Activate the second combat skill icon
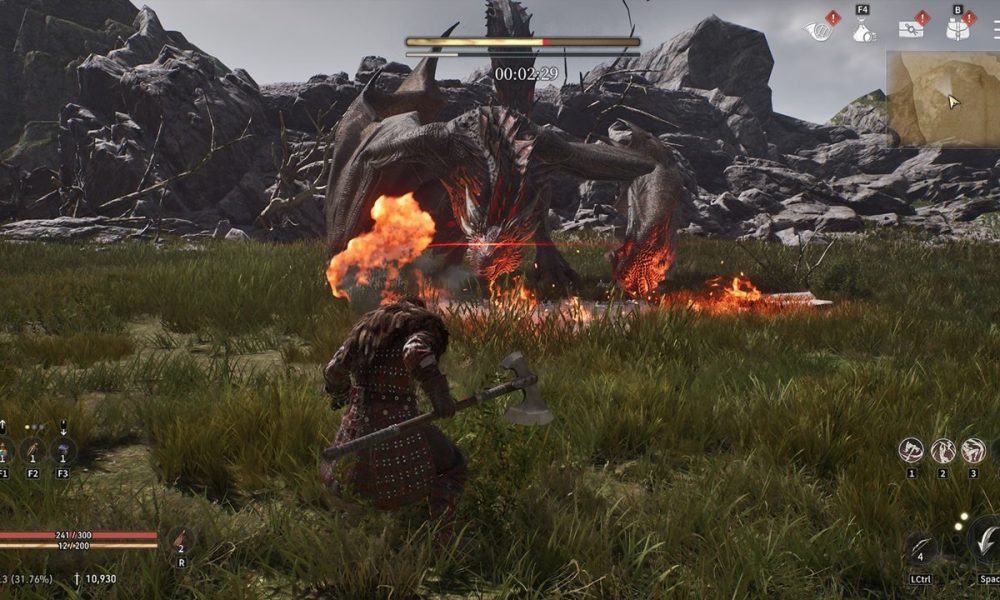 click(943, 451)
